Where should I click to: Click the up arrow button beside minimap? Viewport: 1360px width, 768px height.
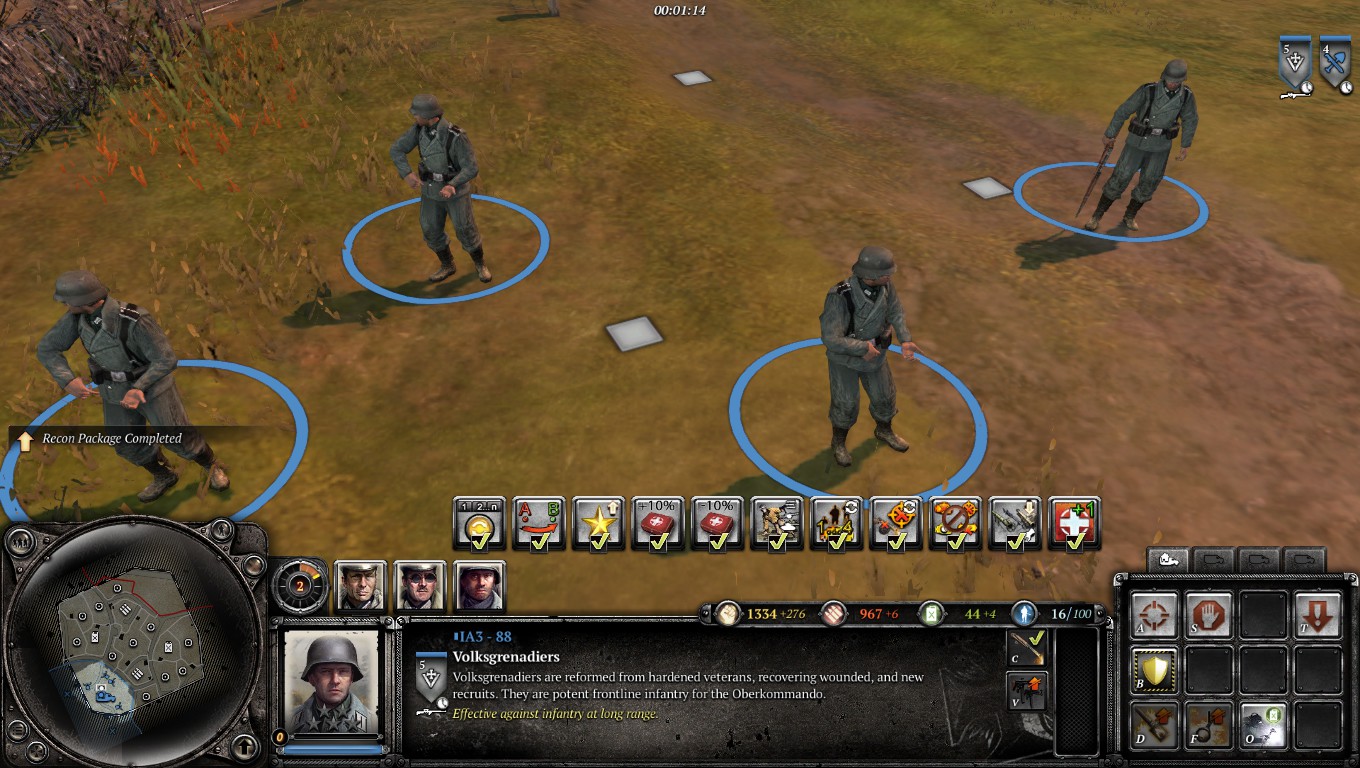point(245,746)
